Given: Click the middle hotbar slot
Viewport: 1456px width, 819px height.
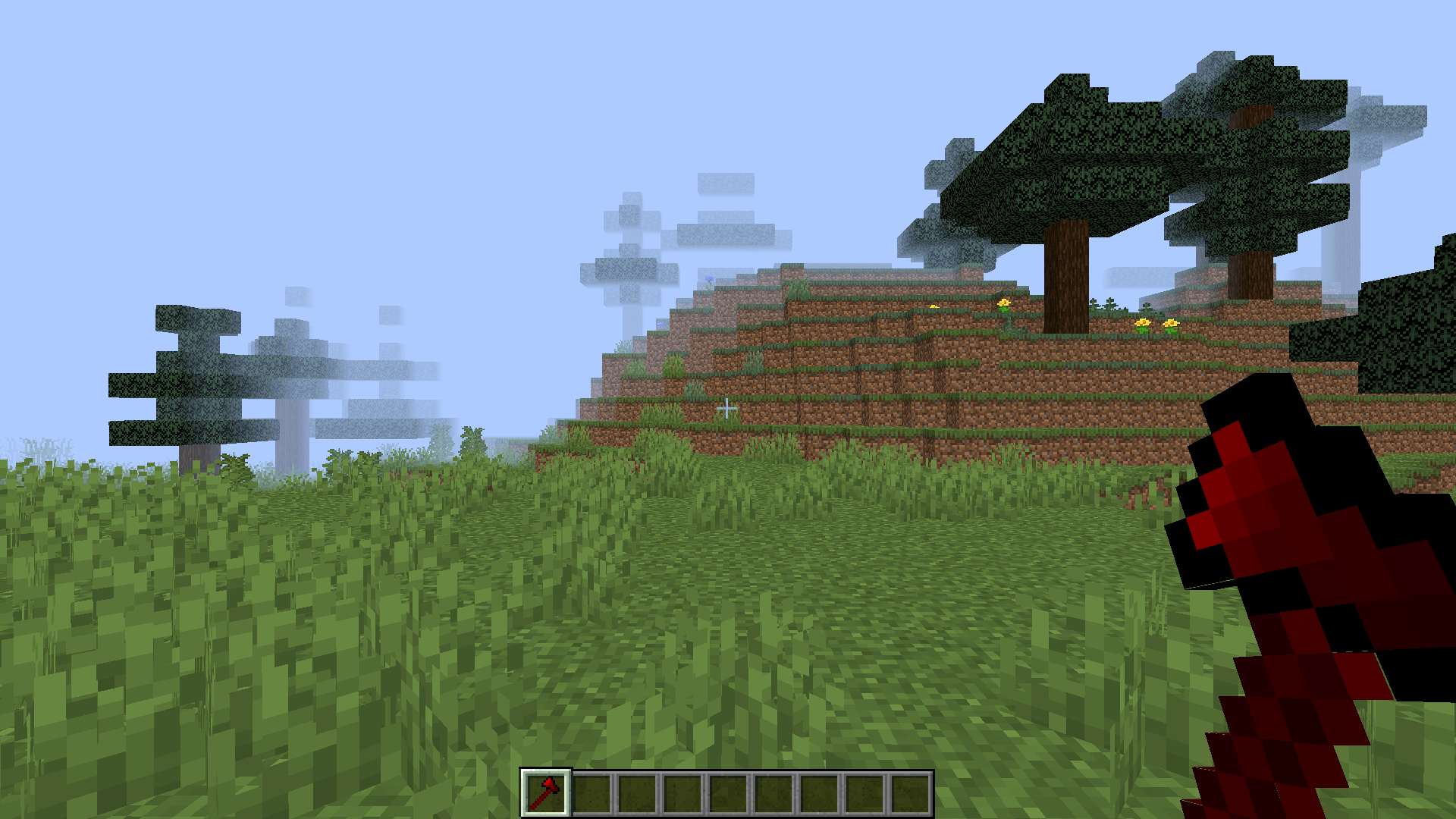Looking at the screenshot, I should 728,791.
